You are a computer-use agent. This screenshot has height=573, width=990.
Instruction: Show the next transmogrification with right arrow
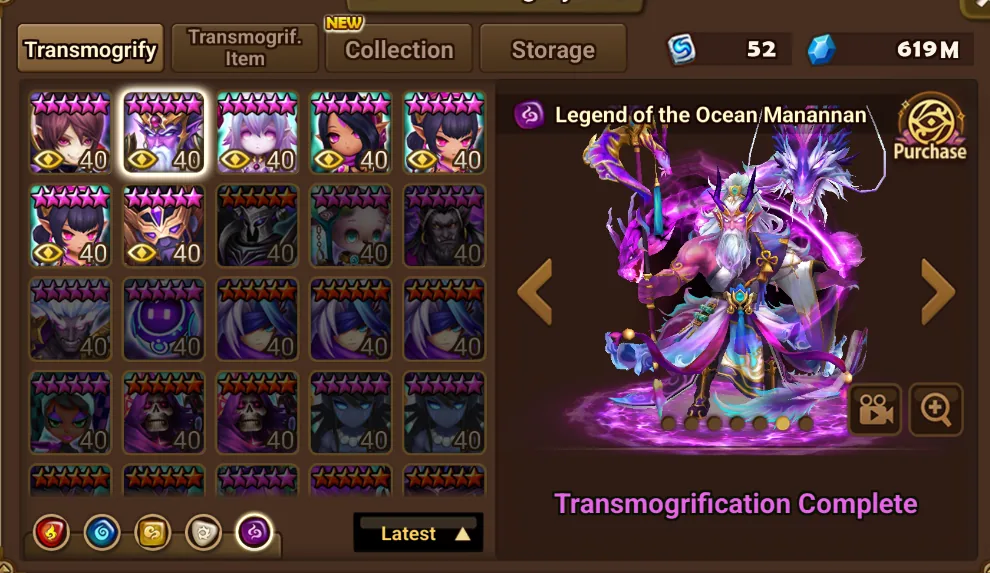[936, 291]
